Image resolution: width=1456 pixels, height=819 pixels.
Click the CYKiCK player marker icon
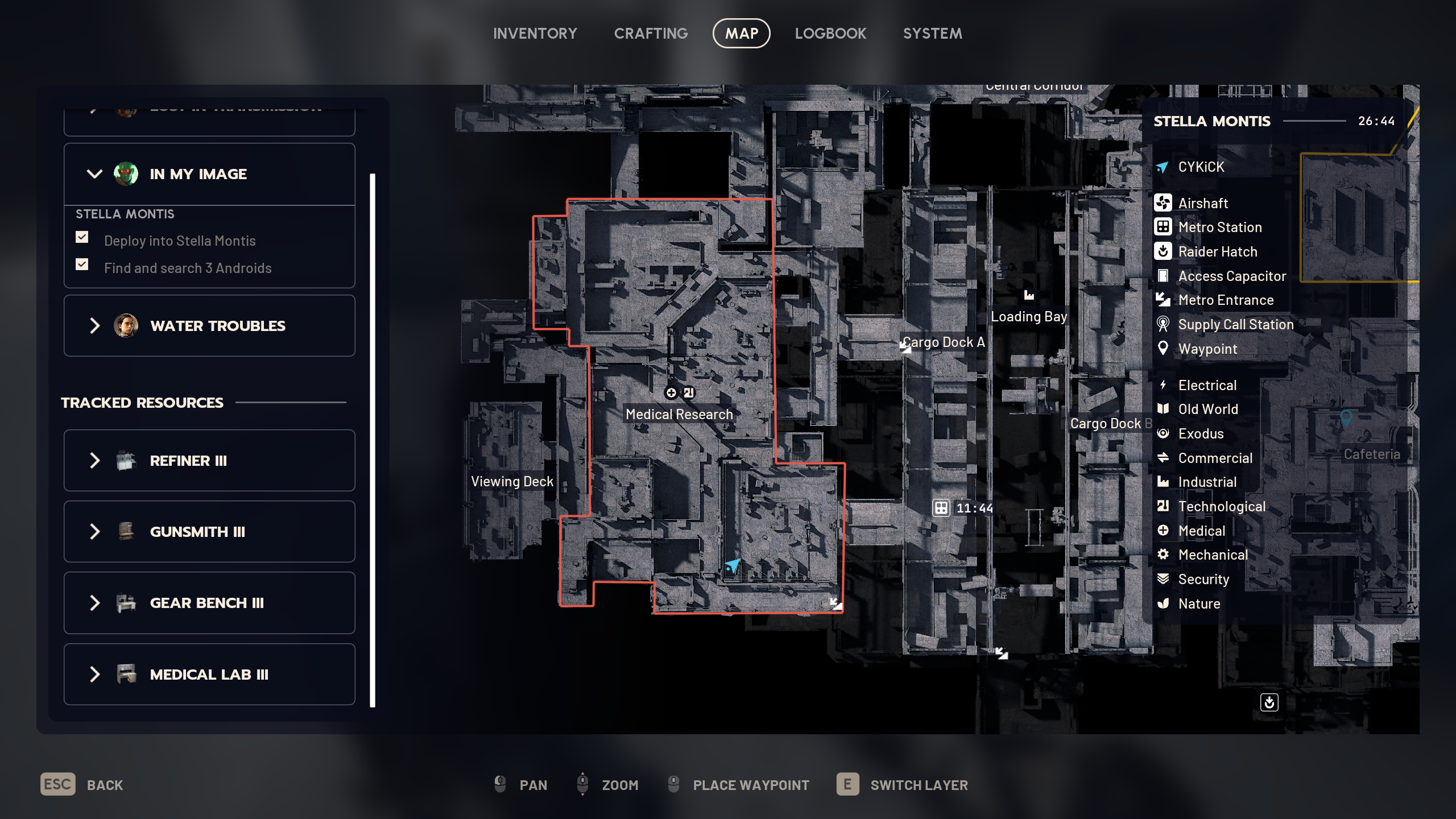(1162, 167)
